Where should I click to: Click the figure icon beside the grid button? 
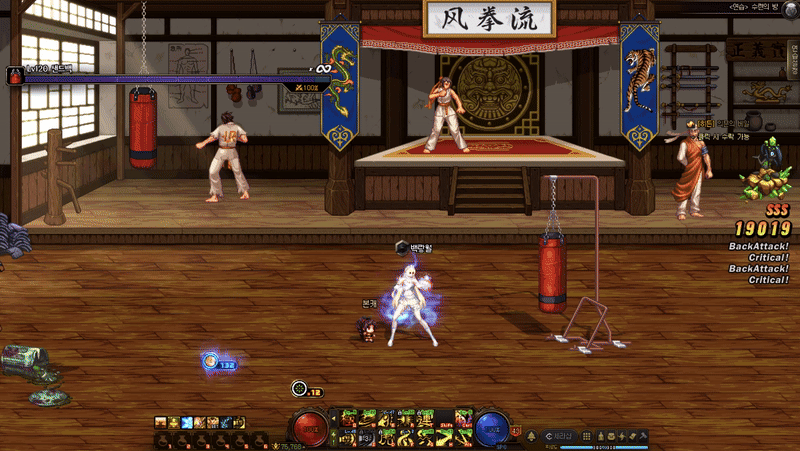coord(601,436)
